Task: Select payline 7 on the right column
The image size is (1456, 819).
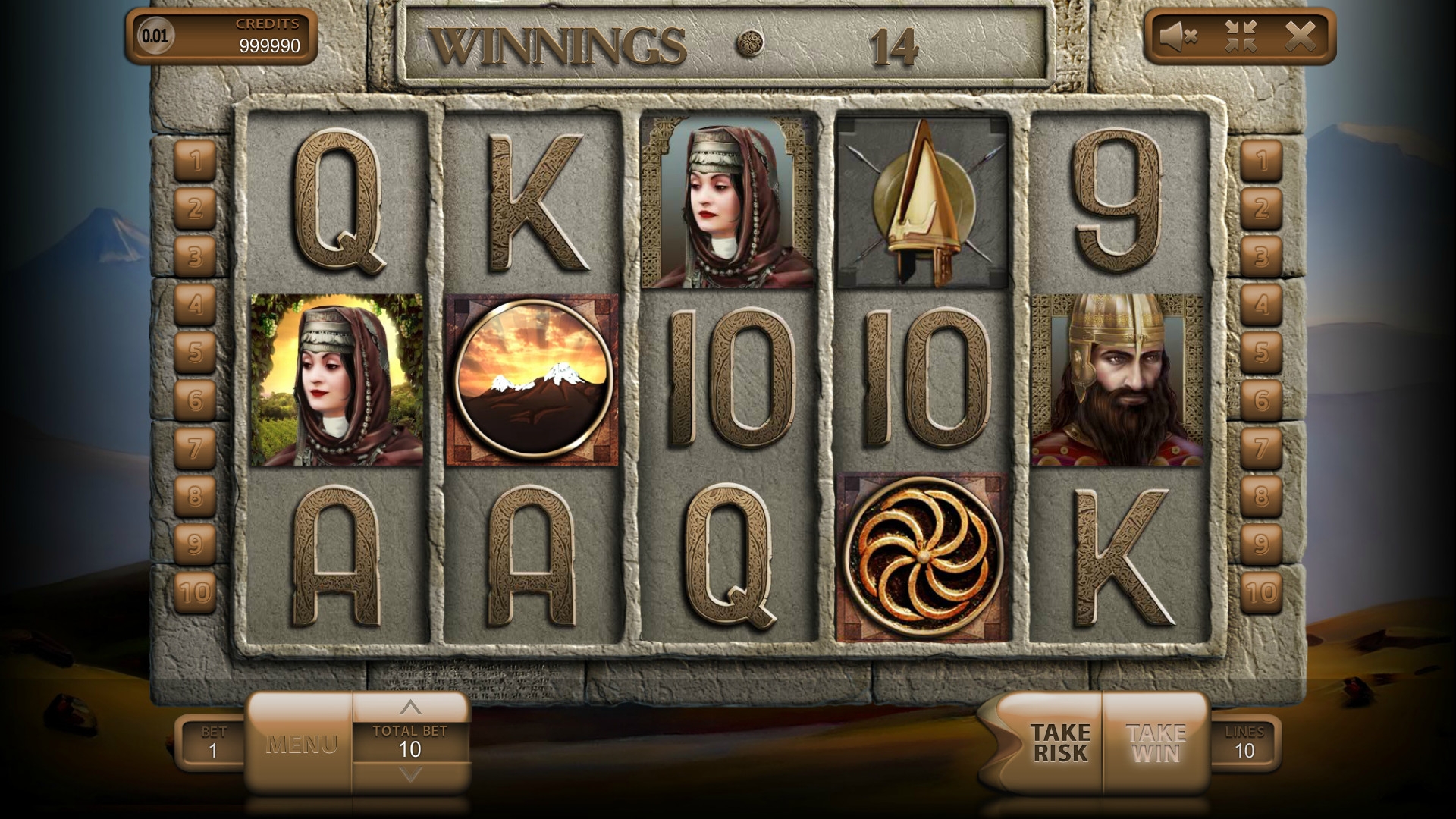Action: click(x=1261, y=448)
